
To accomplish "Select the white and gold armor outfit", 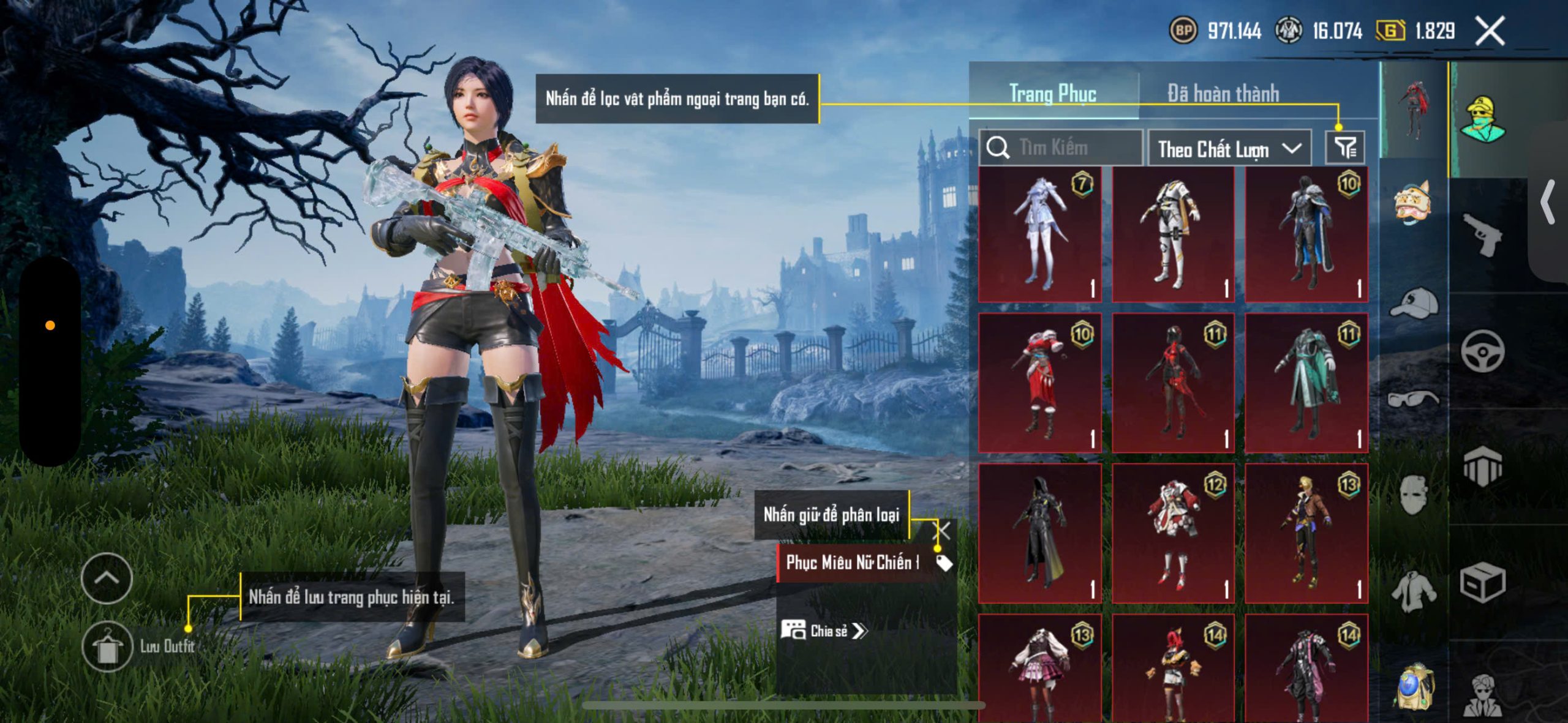I will click(x=1173, y=234).
